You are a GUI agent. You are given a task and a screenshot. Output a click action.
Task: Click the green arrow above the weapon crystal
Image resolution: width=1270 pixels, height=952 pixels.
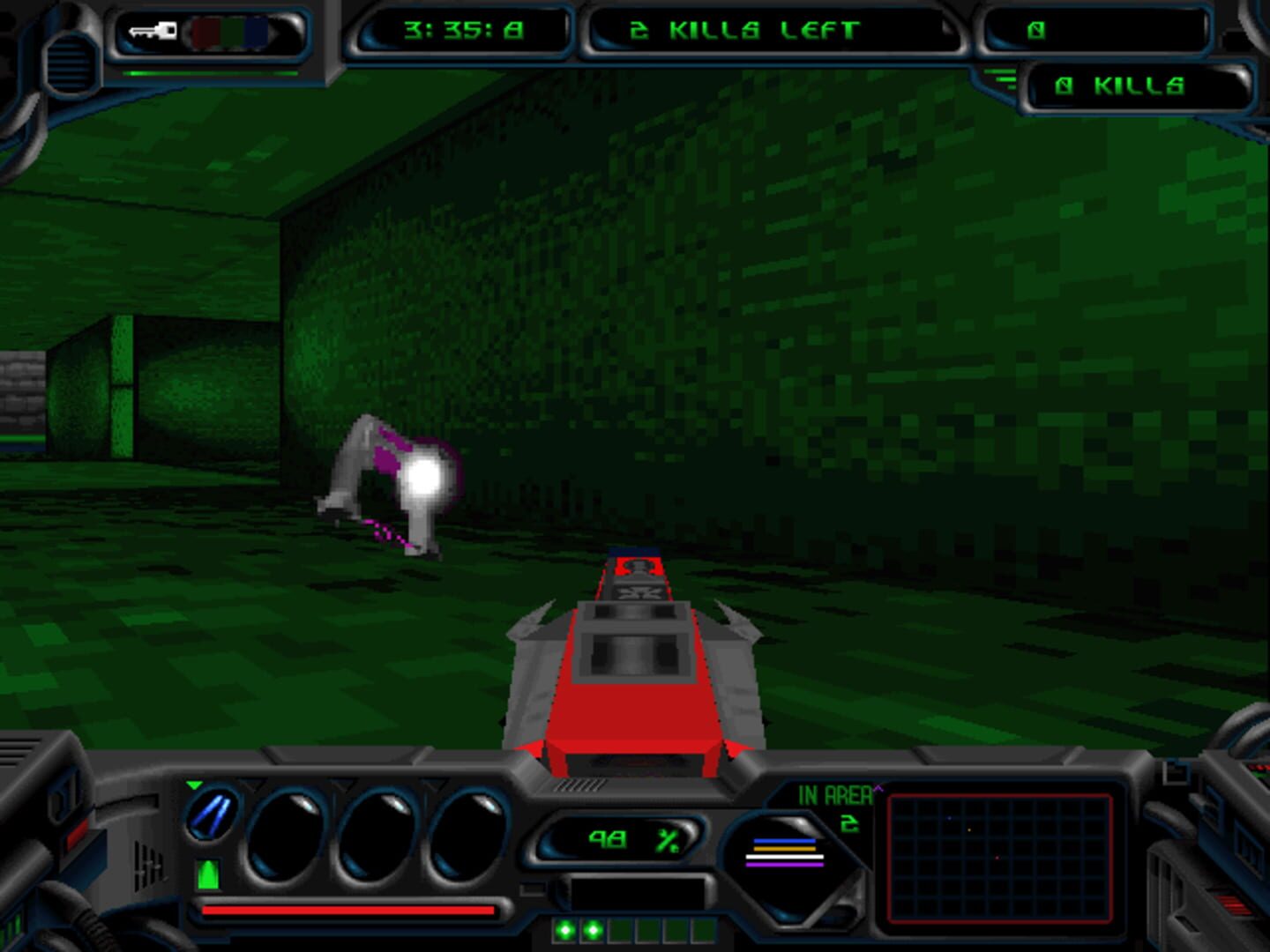click(193, 785)
